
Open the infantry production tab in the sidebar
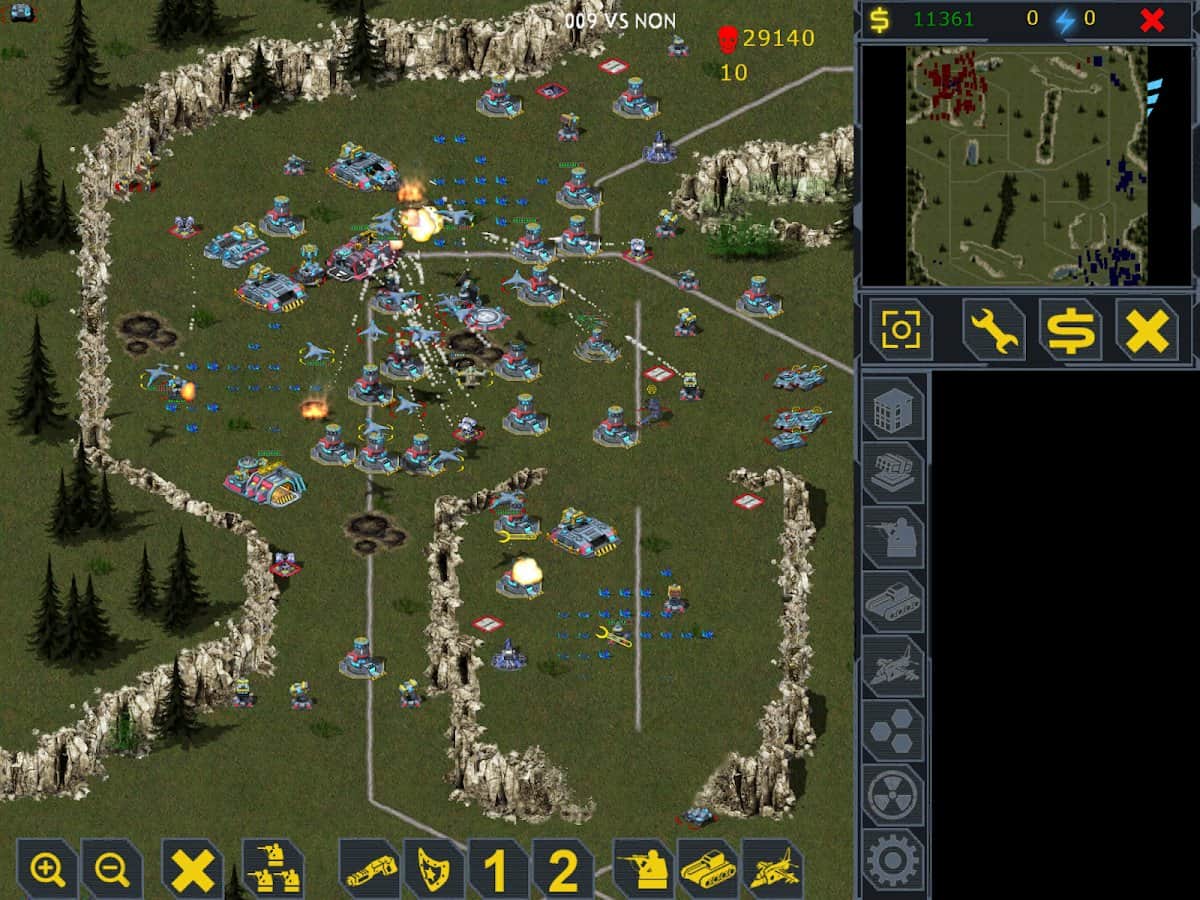(x=893, y=537)
